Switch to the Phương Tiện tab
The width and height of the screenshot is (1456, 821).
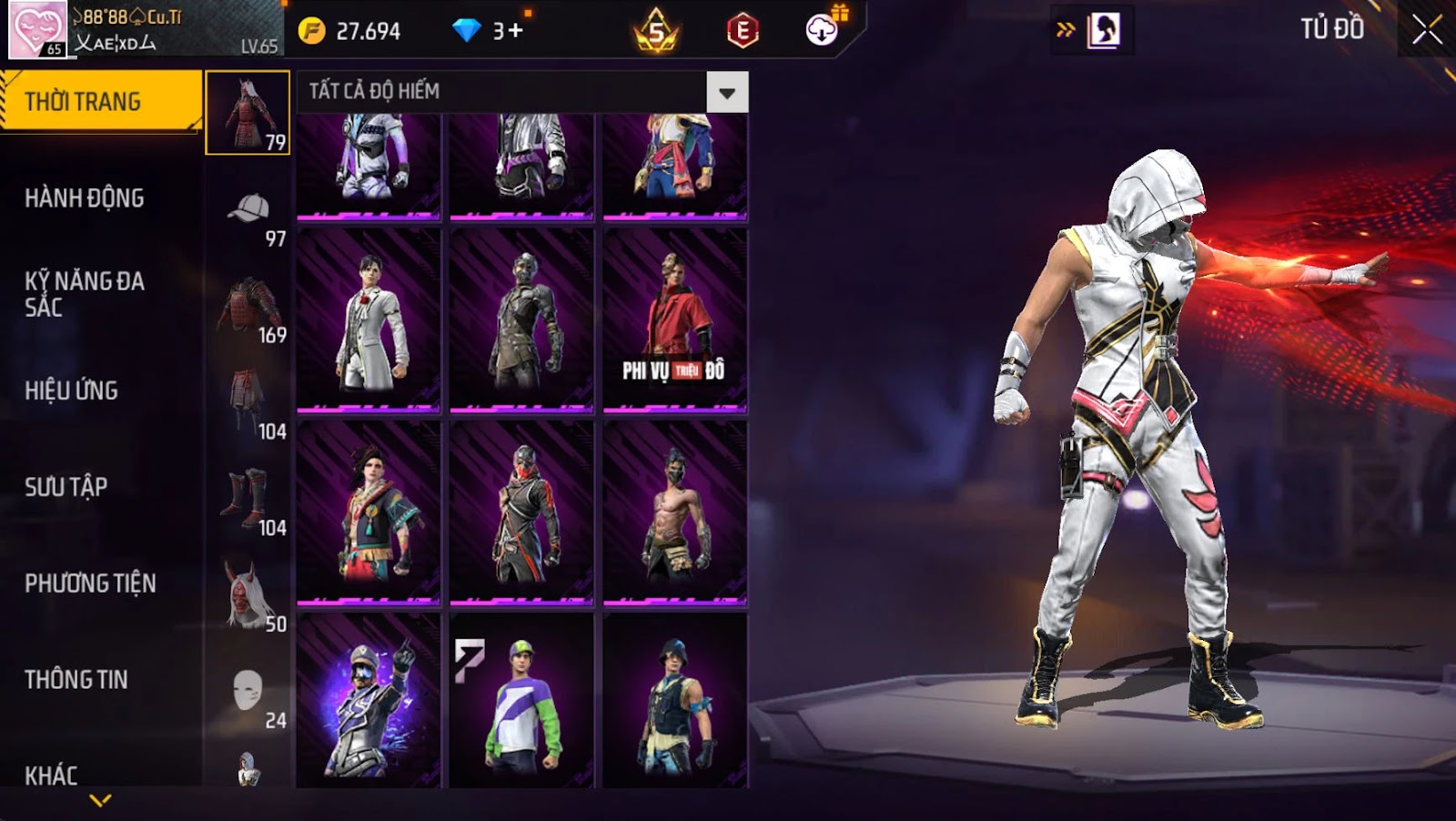pyautogui.click(x=90, y=583)
